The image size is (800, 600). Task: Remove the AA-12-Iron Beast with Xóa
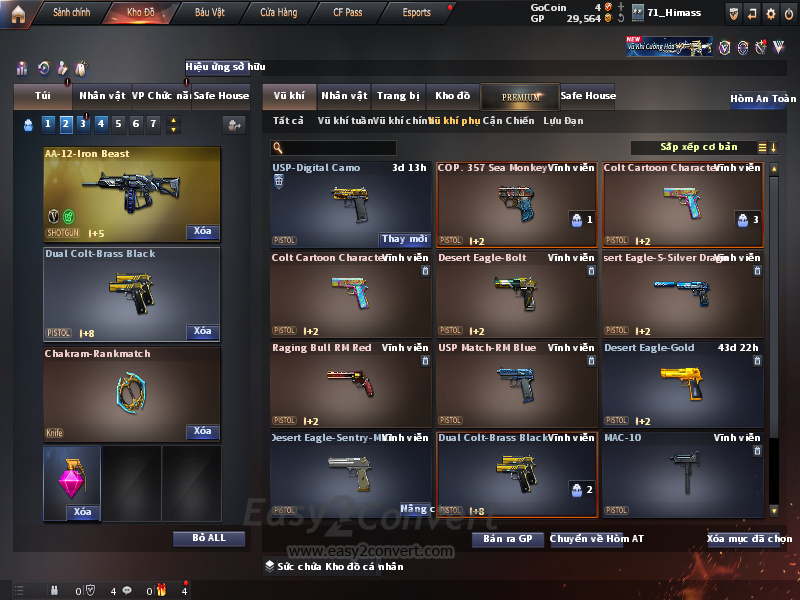click(x=202, y=232)
